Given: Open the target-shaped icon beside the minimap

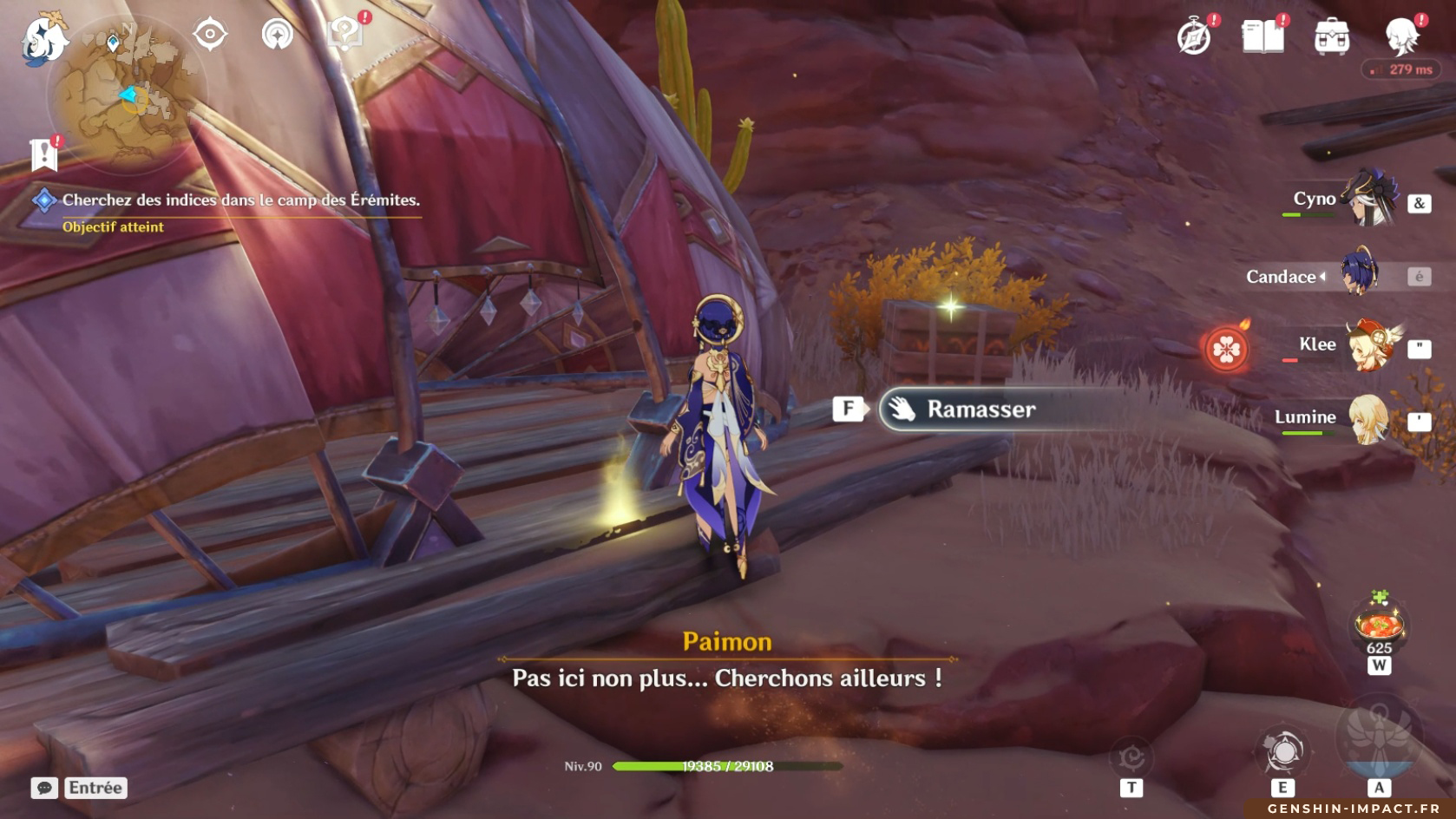Looking at the screenshot, I should [210, 35].
